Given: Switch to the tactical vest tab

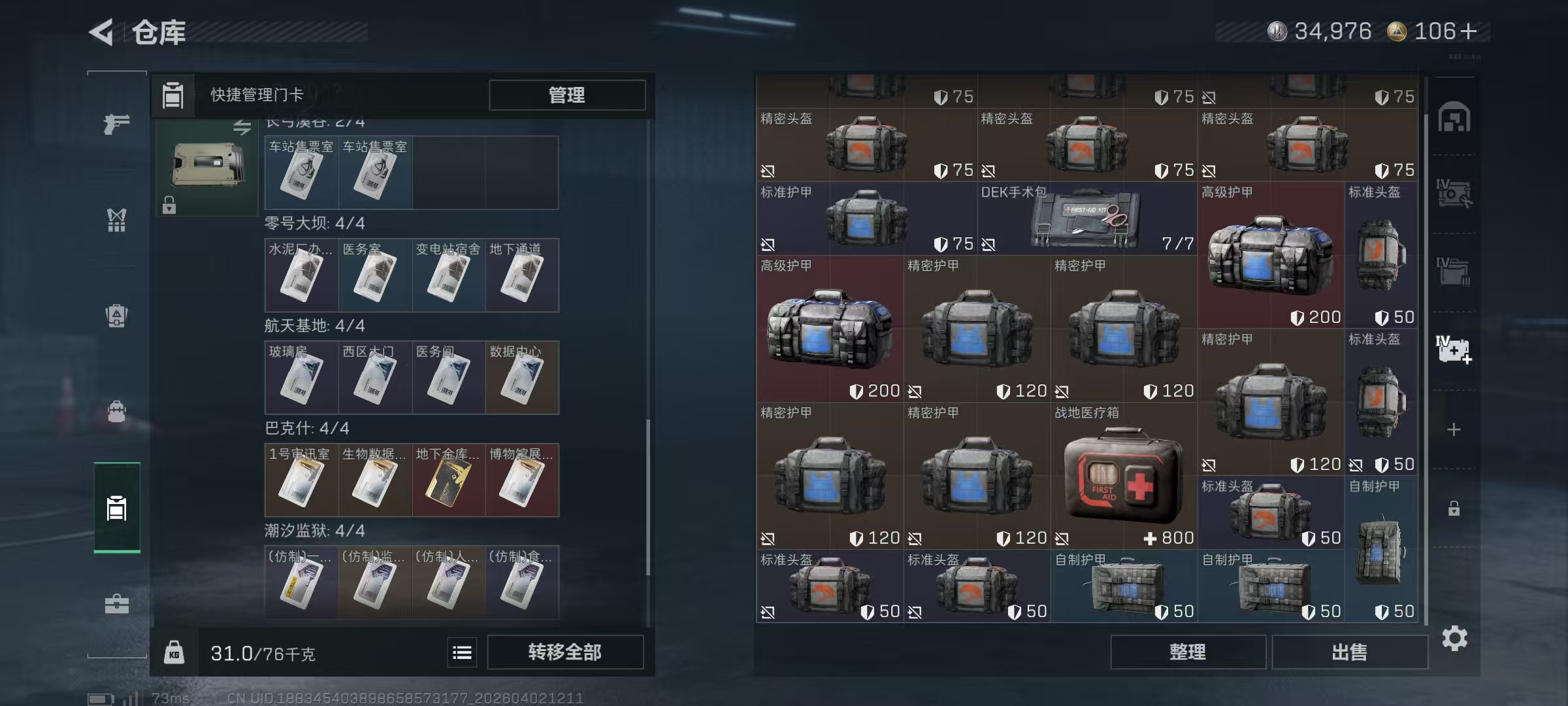Looking at the screenshot, I should (116, 220).
